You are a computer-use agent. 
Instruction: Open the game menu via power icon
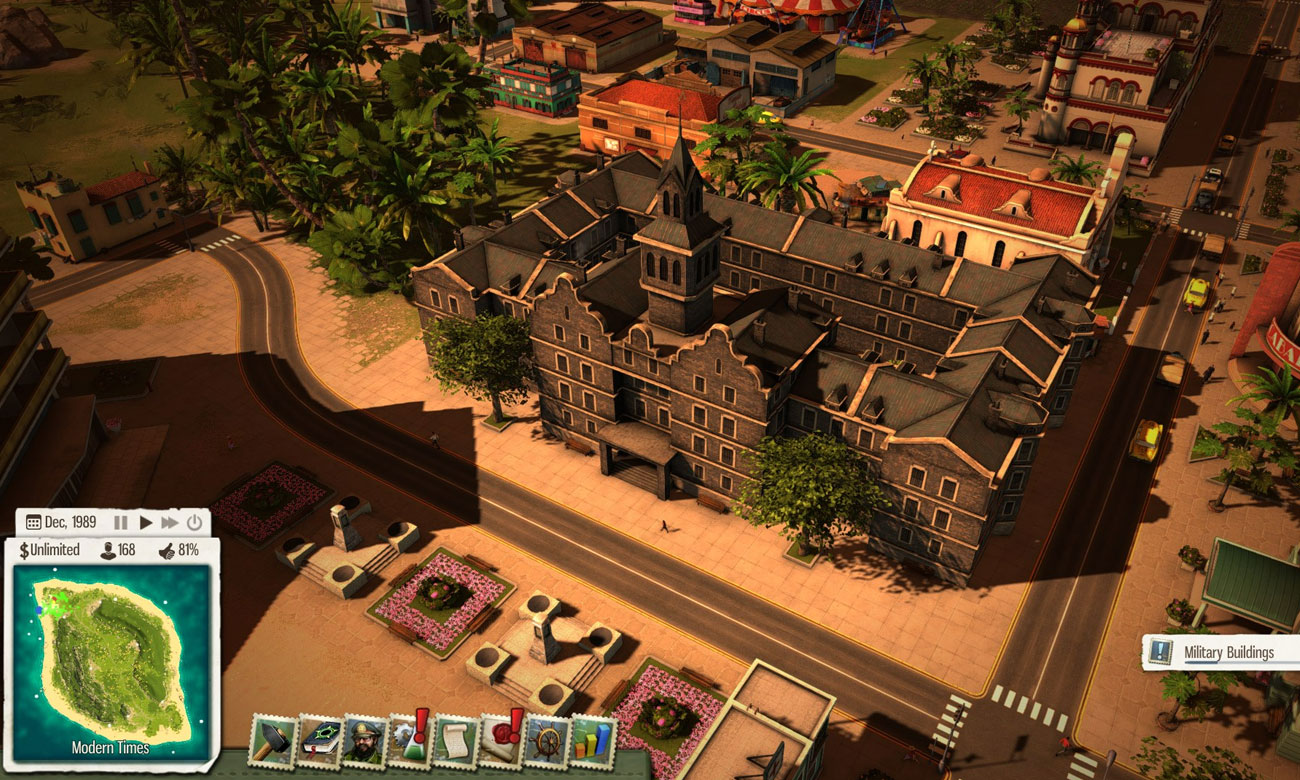(x=194, y=522)
